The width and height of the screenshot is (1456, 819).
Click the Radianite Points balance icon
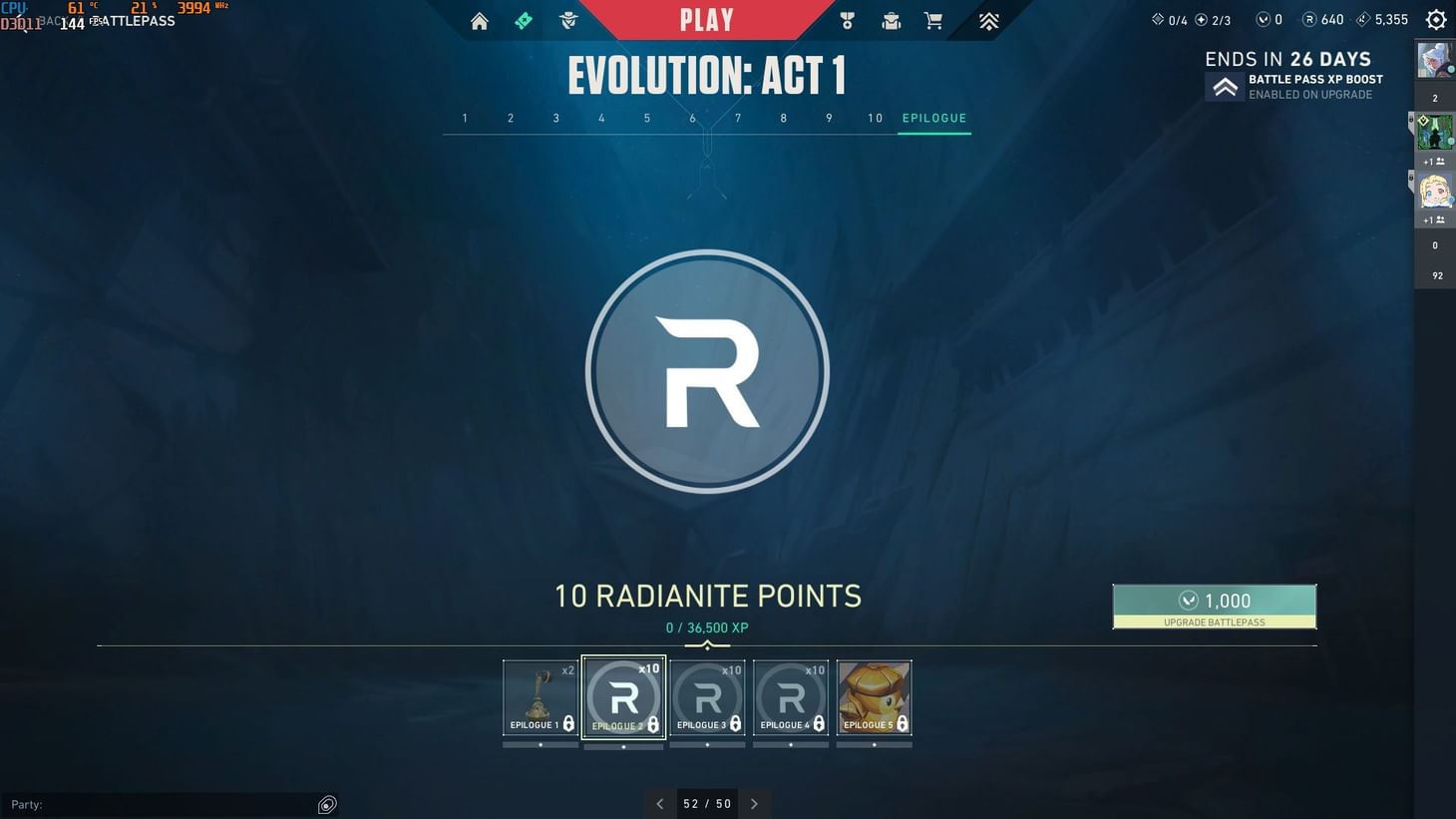[x=1309, y=18]
